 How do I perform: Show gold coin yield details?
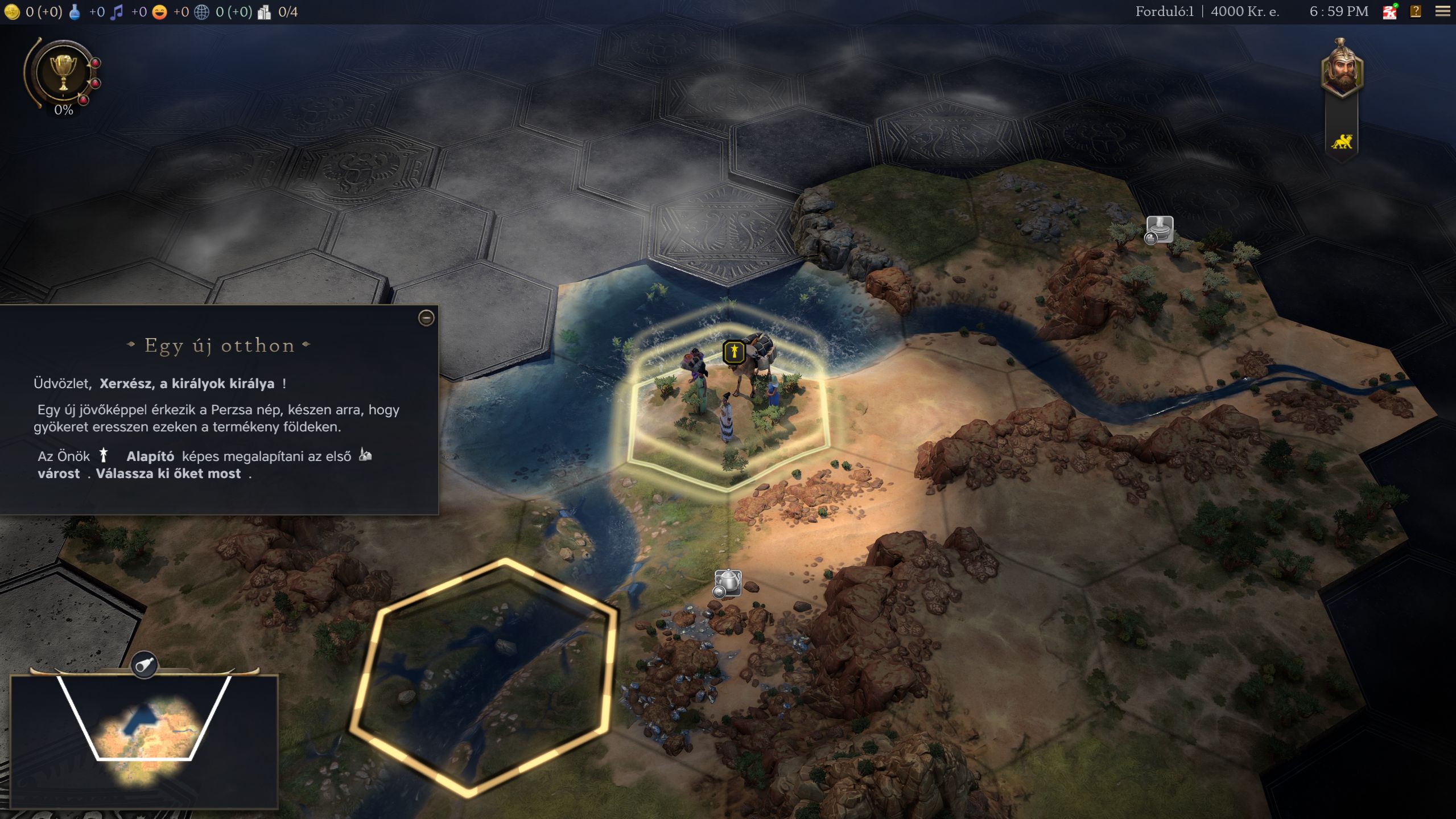point(12,12)
